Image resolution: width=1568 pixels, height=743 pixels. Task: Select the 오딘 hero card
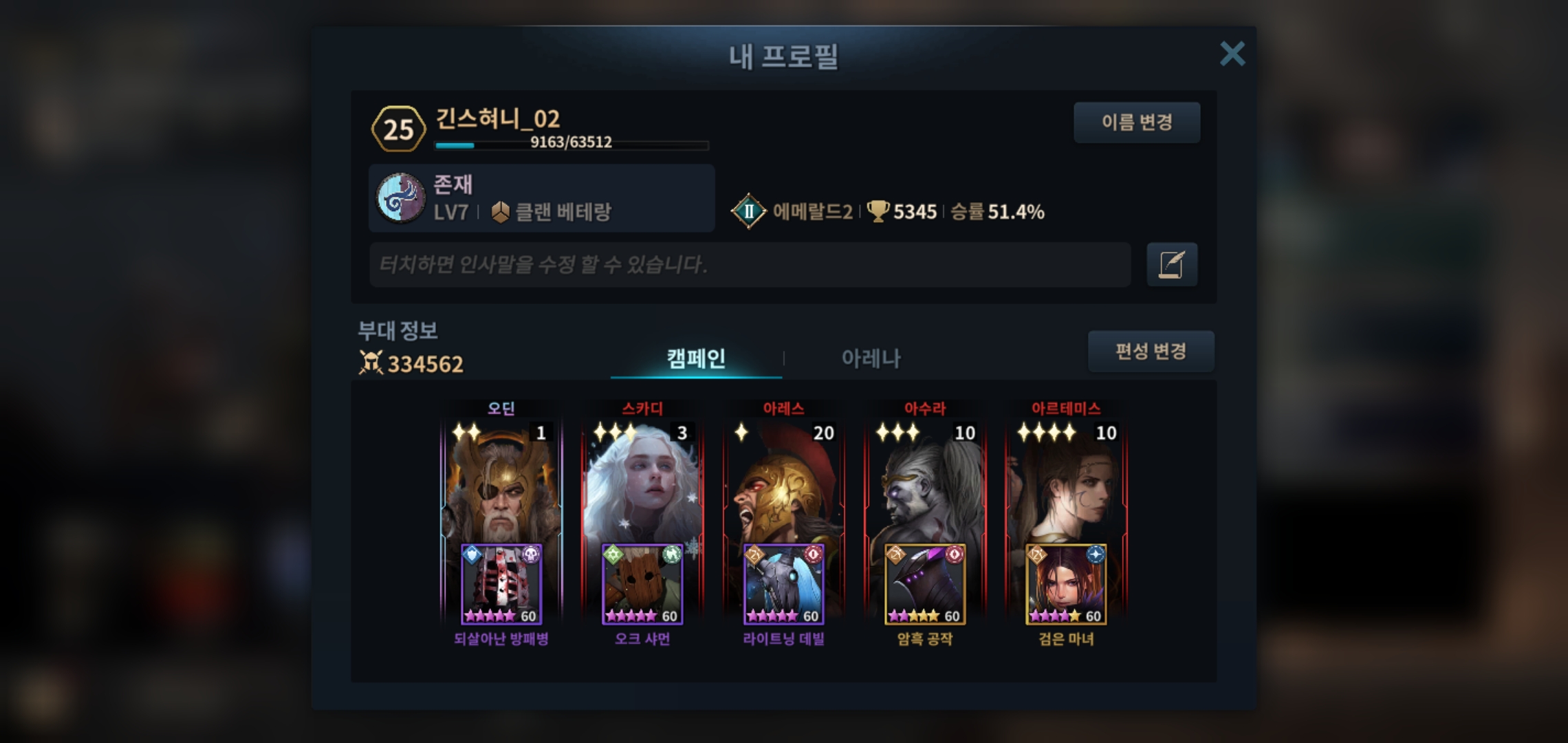[x=501, y=482]
